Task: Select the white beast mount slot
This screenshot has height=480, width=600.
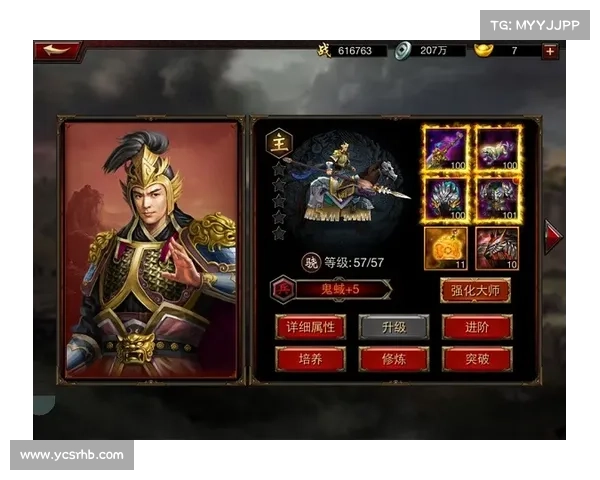Action: tap(497, 148)
